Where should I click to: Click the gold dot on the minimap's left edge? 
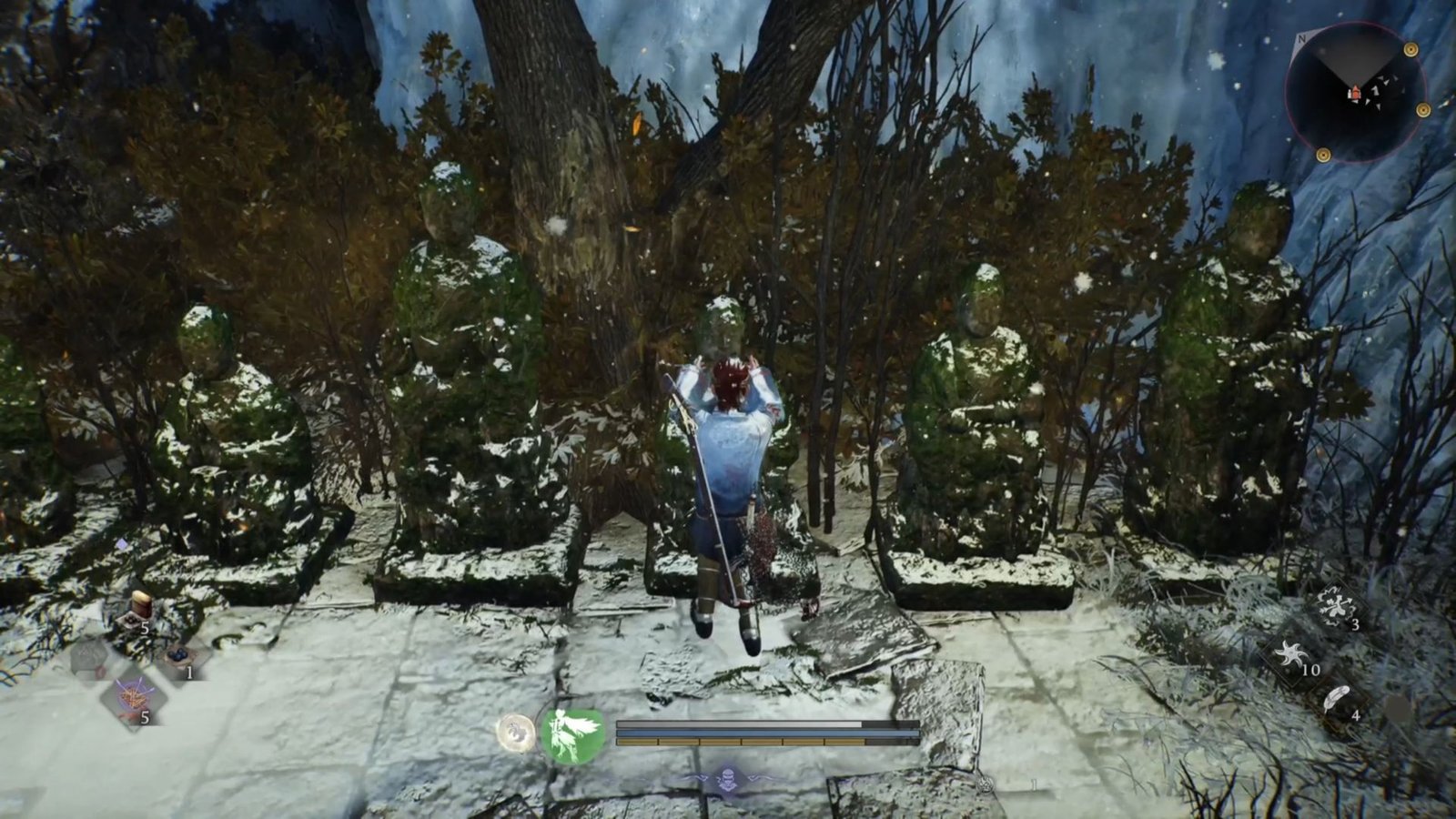point(1323,155)
